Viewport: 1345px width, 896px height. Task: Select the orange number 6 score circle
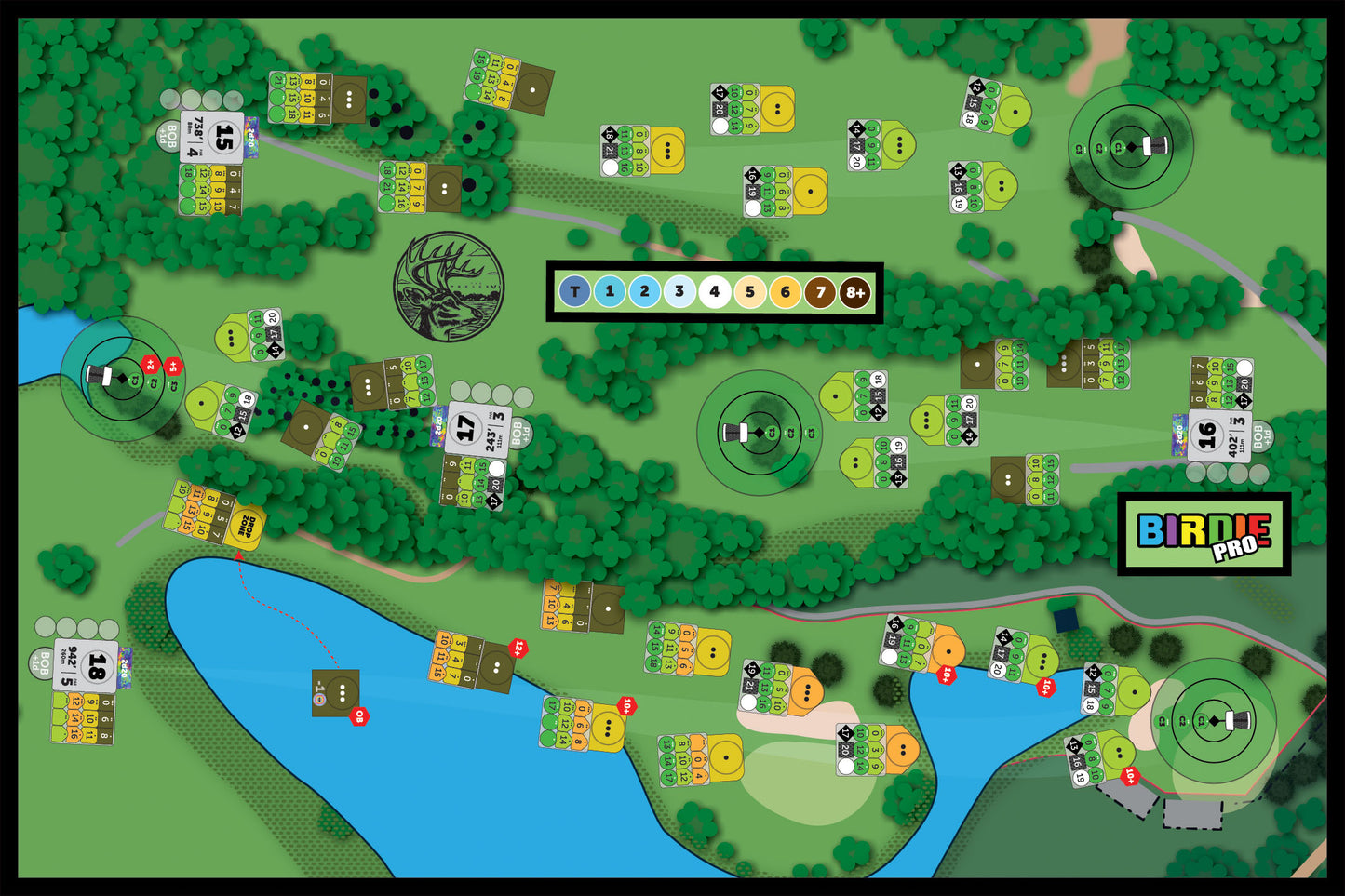(785, 292)
